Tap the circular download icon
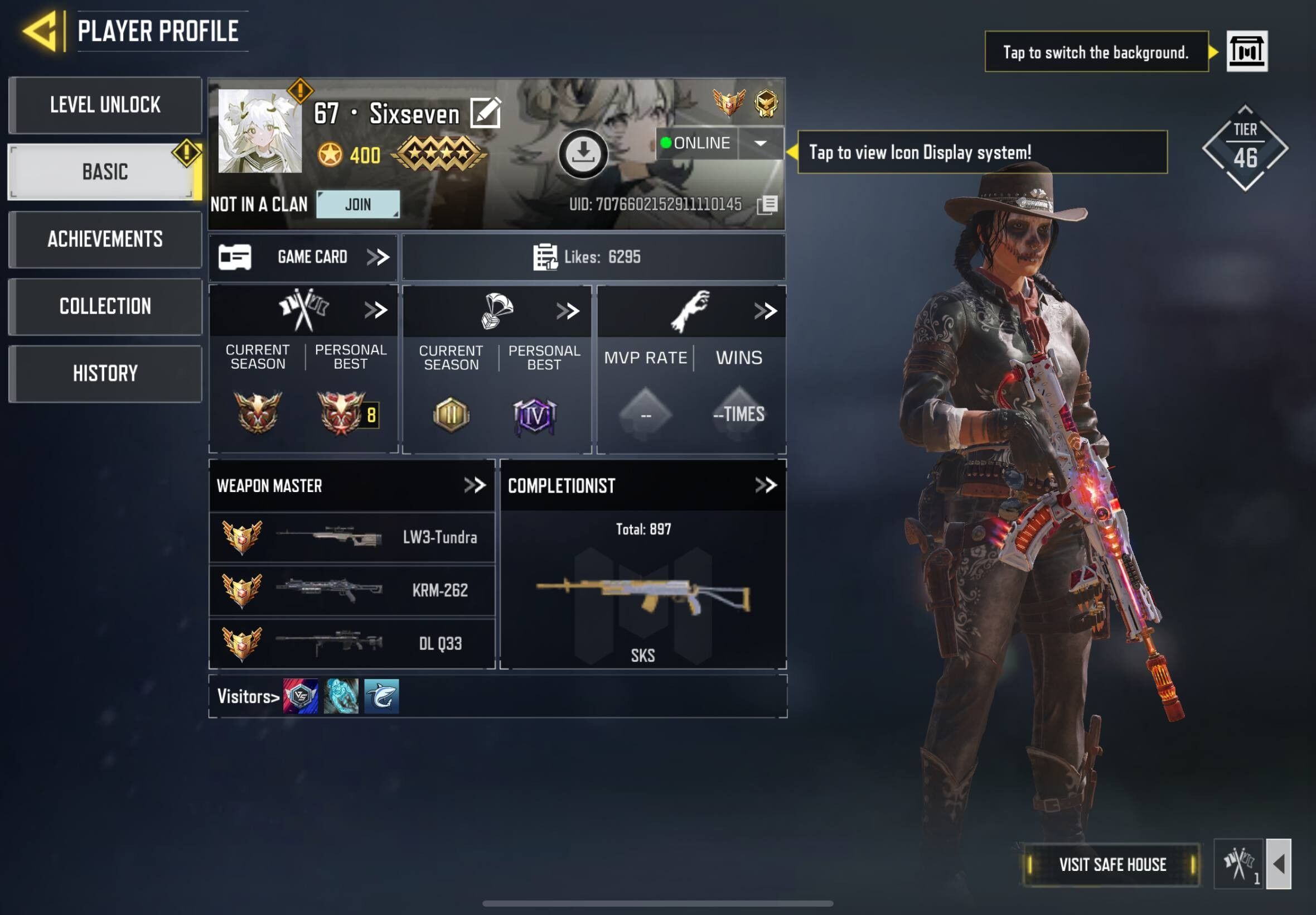 click(583, 153)
